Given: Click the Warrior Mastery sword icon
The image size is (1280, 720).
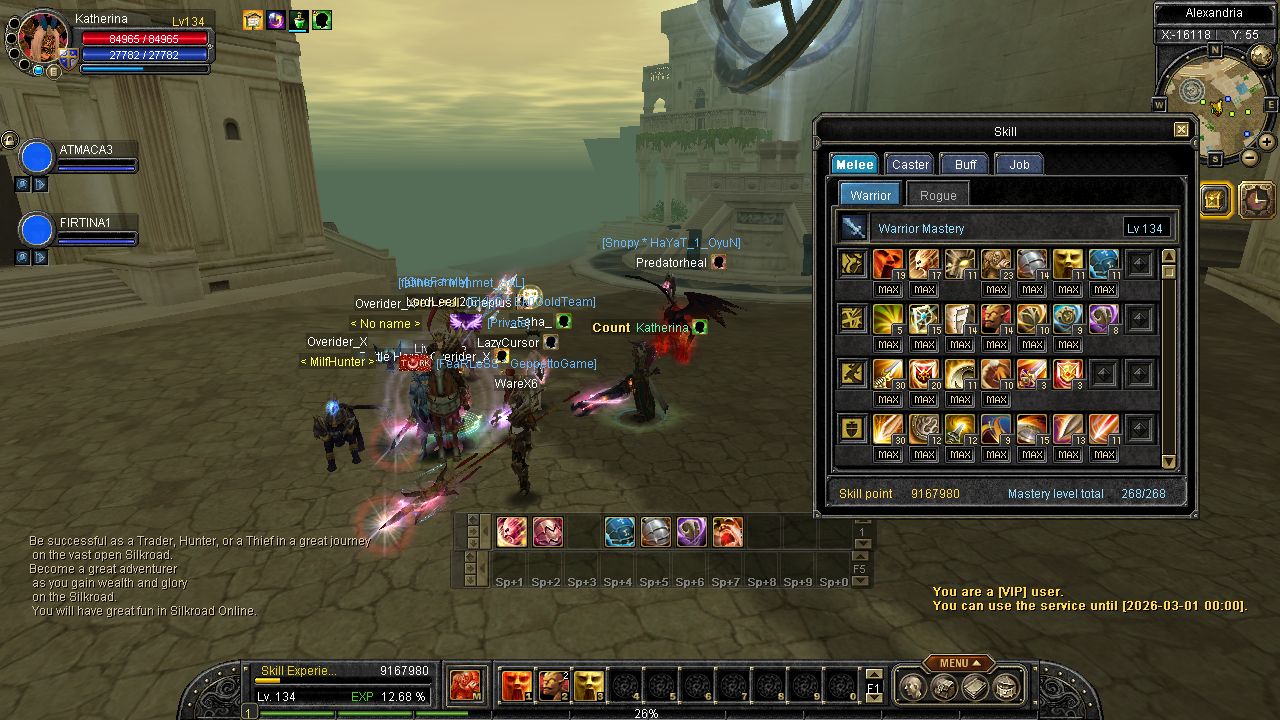Looking at the screenshot, I should (853, 228).
